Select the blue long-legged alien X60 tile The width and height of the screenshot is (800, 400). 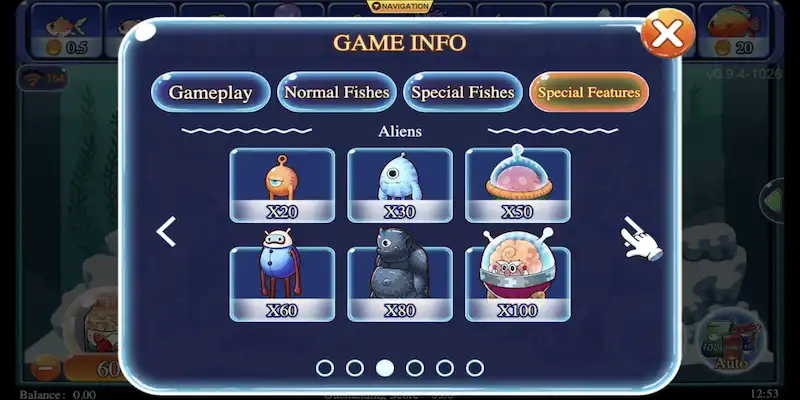[282, 284]
